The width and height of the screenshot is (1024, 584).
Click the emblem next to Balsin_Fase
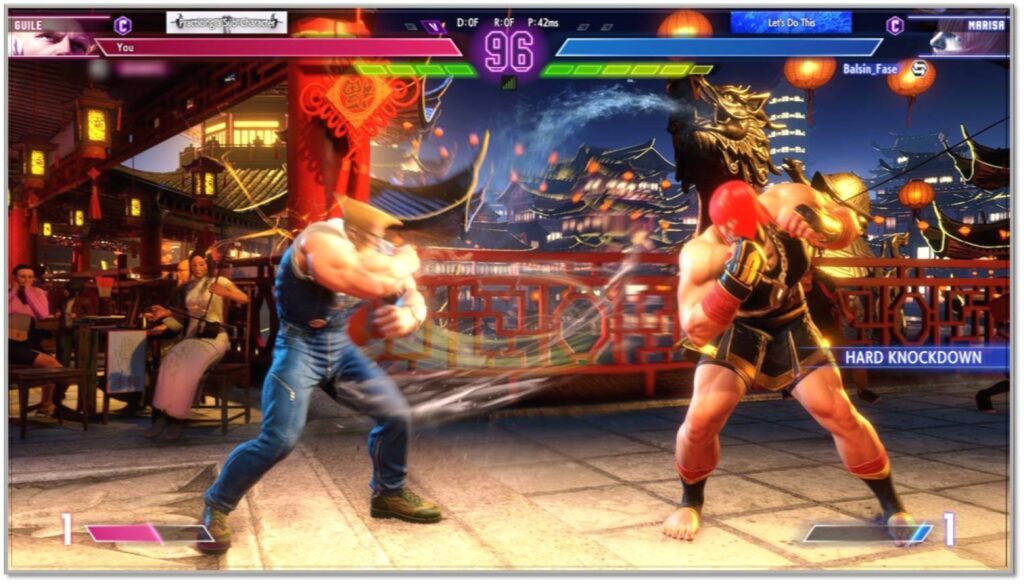919,68
